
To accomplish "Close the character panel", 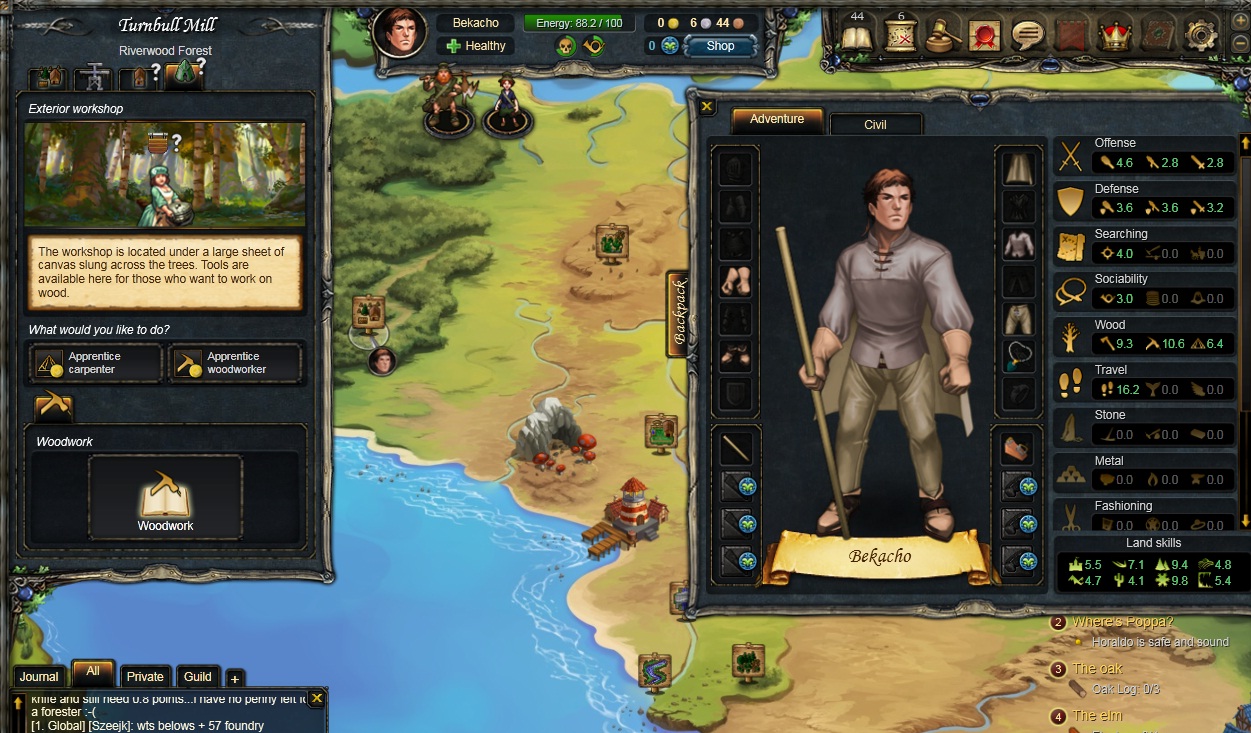I will click(707, 106).
